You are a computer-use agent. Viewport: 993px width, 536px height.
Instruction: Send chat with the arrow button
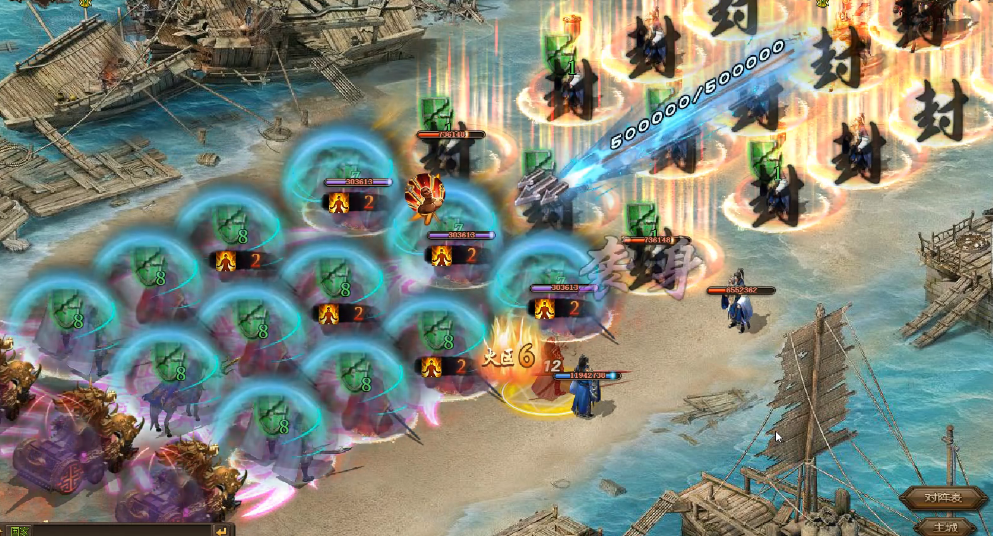point(222,530)
